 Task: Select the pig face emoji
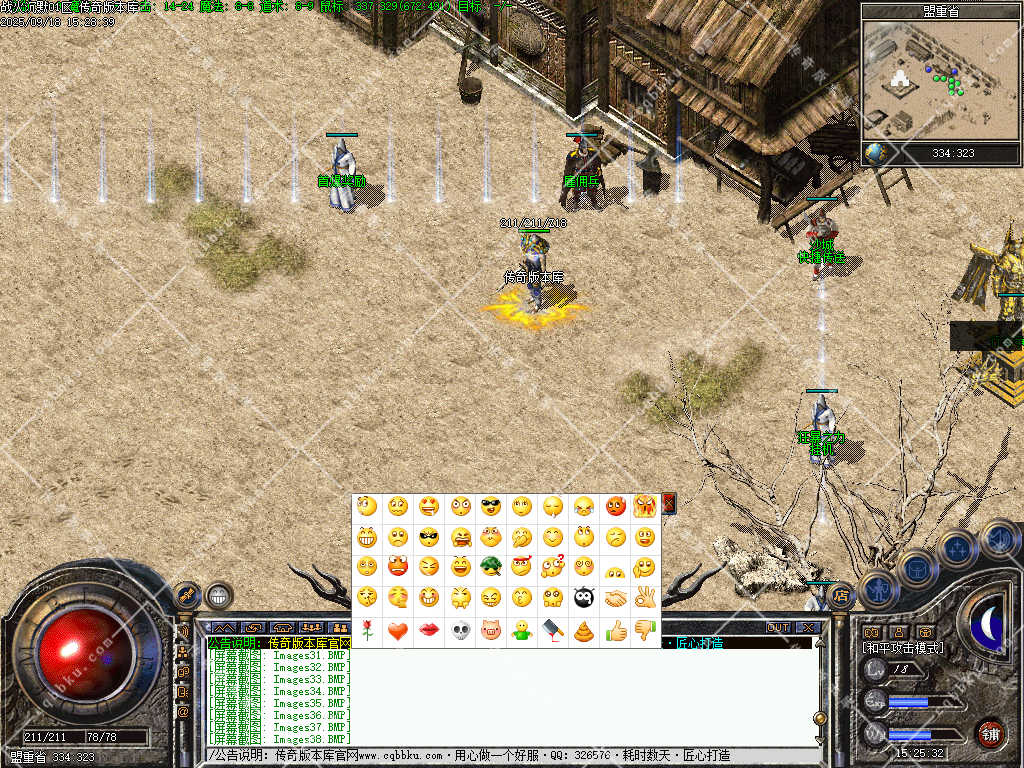pos(490,630)
